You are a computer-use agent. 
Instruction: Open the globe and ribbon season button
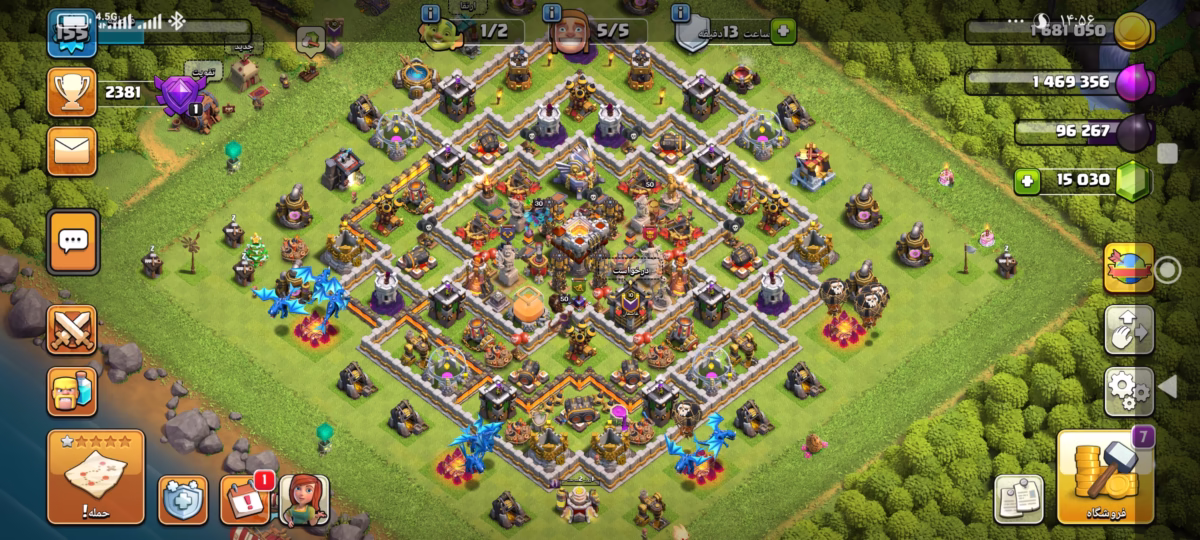click(x=1129, y=268)
